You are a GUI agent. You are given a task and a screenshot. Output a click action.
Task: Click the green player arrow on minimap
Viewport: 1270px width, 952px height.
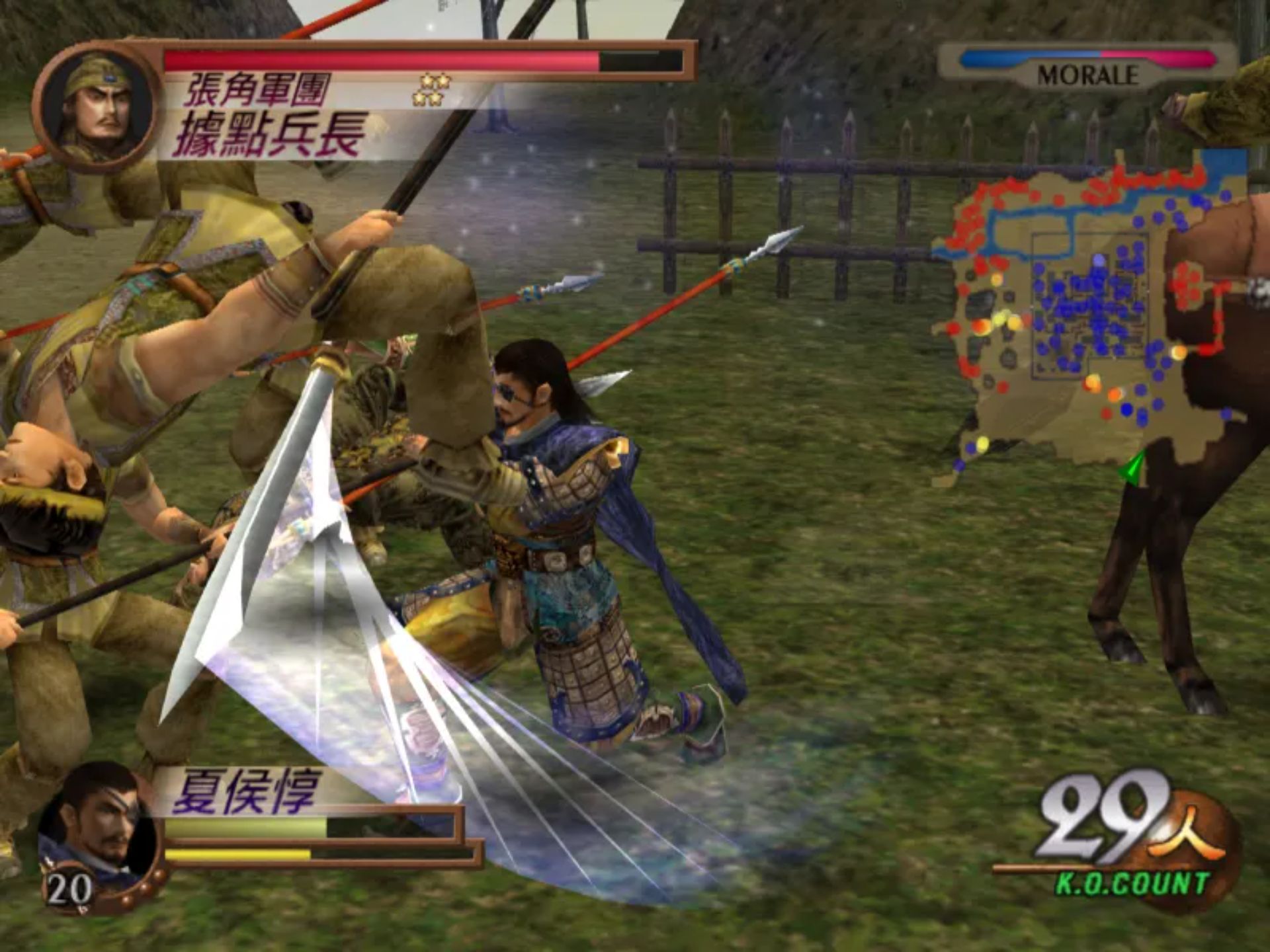1134,467
